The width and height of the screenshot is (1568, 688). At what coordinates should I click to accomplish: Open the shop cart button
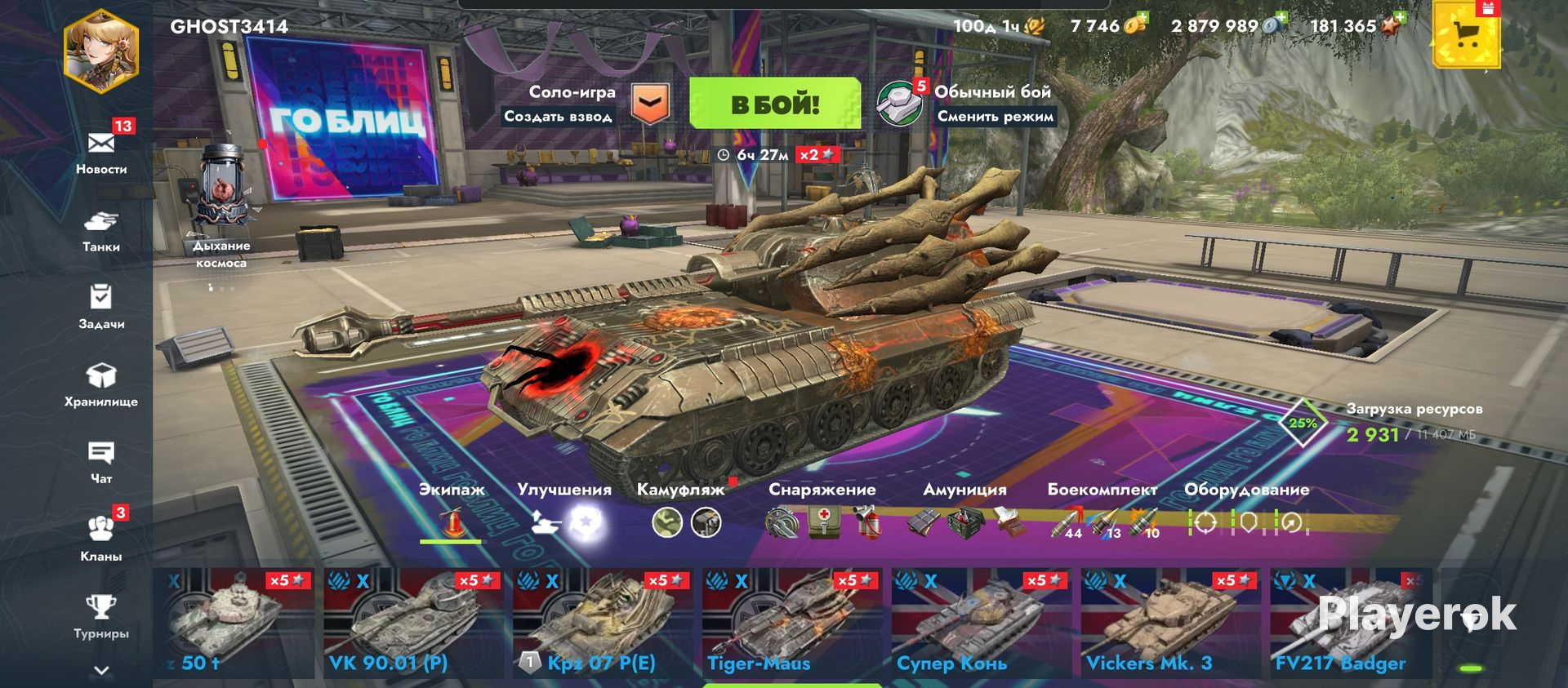(x=1467, y=36)
